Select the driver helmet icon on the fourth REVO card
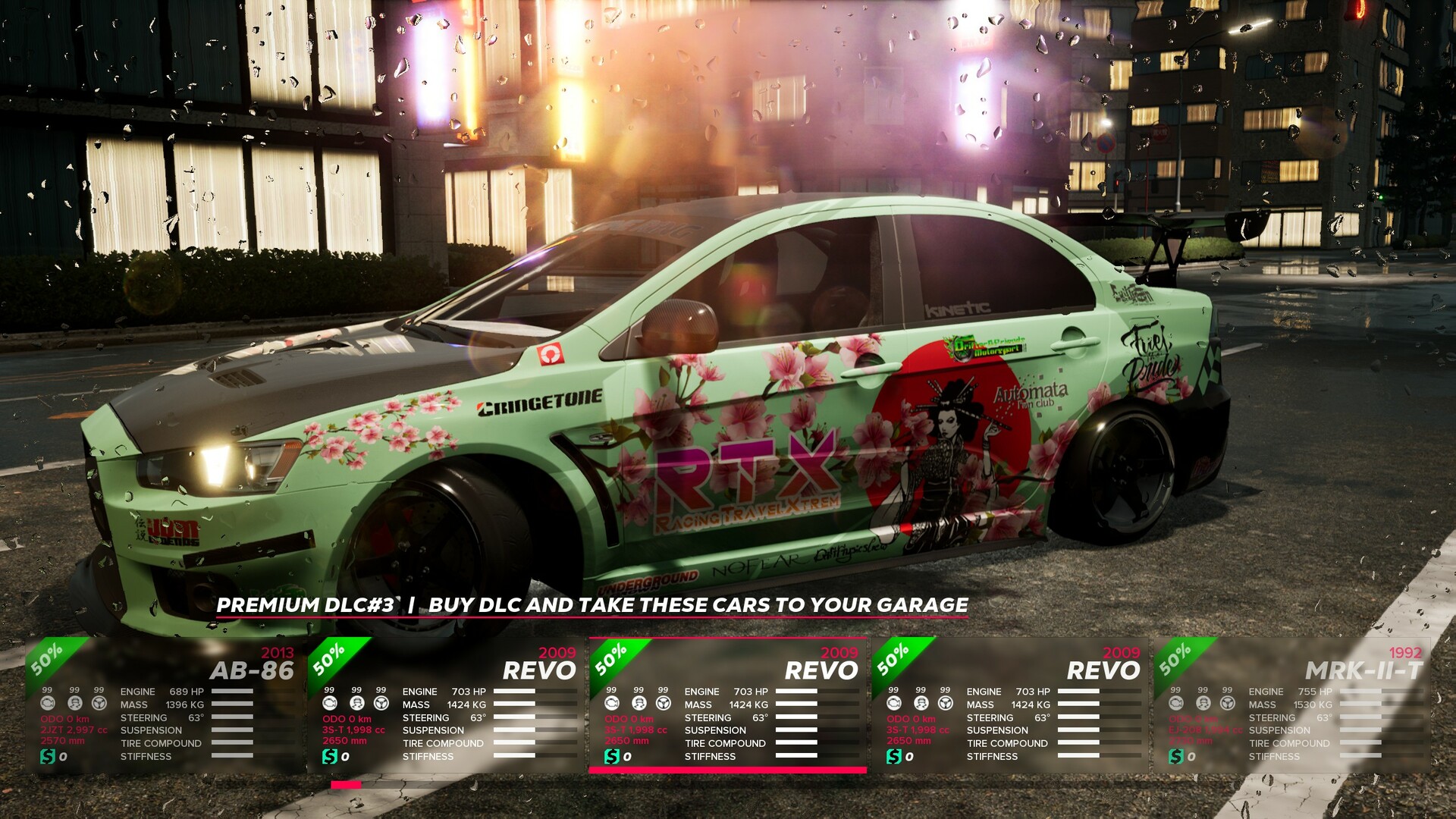Image resolution: width=1456 pixels, height=819 pixels. pos(921,704)
